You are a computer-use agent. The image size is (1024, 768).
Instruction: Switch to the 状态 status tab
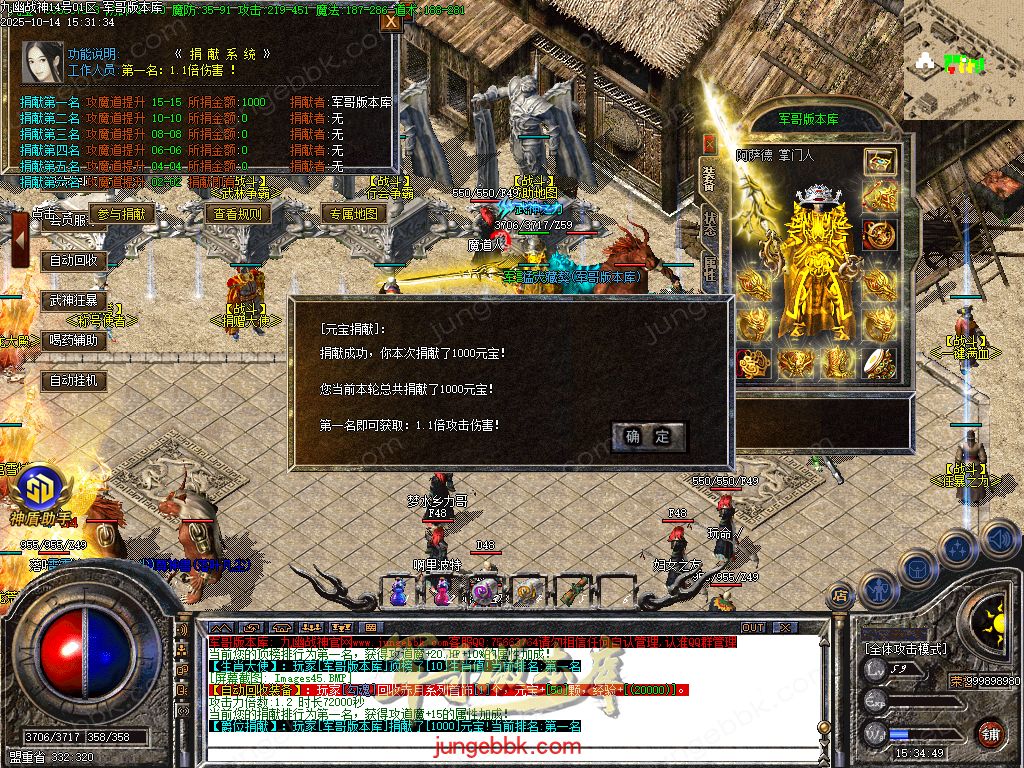click(x=709, y=223)
